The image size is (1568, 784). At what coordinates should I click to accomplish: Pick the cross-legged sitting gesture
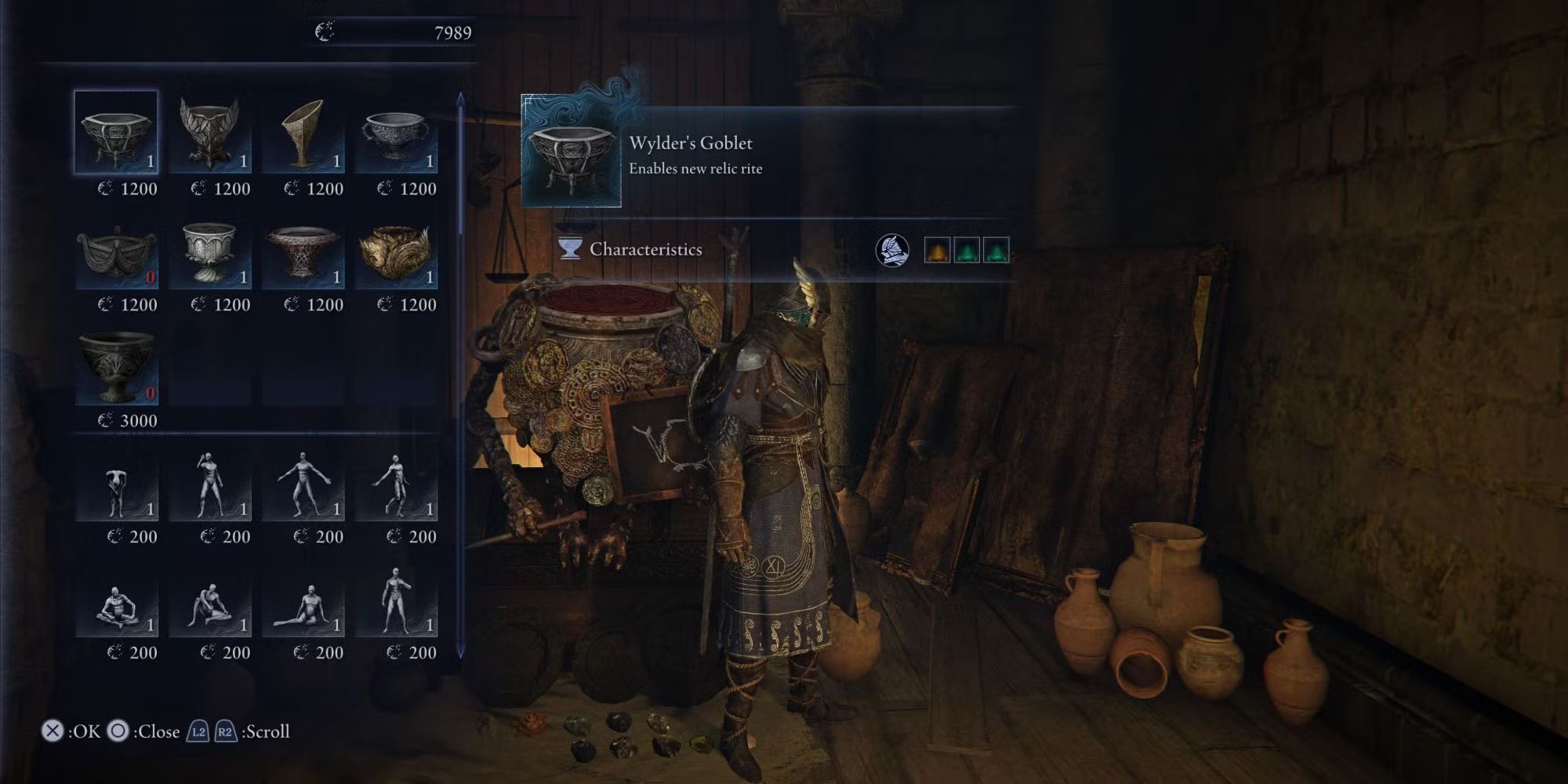pyautogui.click(x=116, y=605)
